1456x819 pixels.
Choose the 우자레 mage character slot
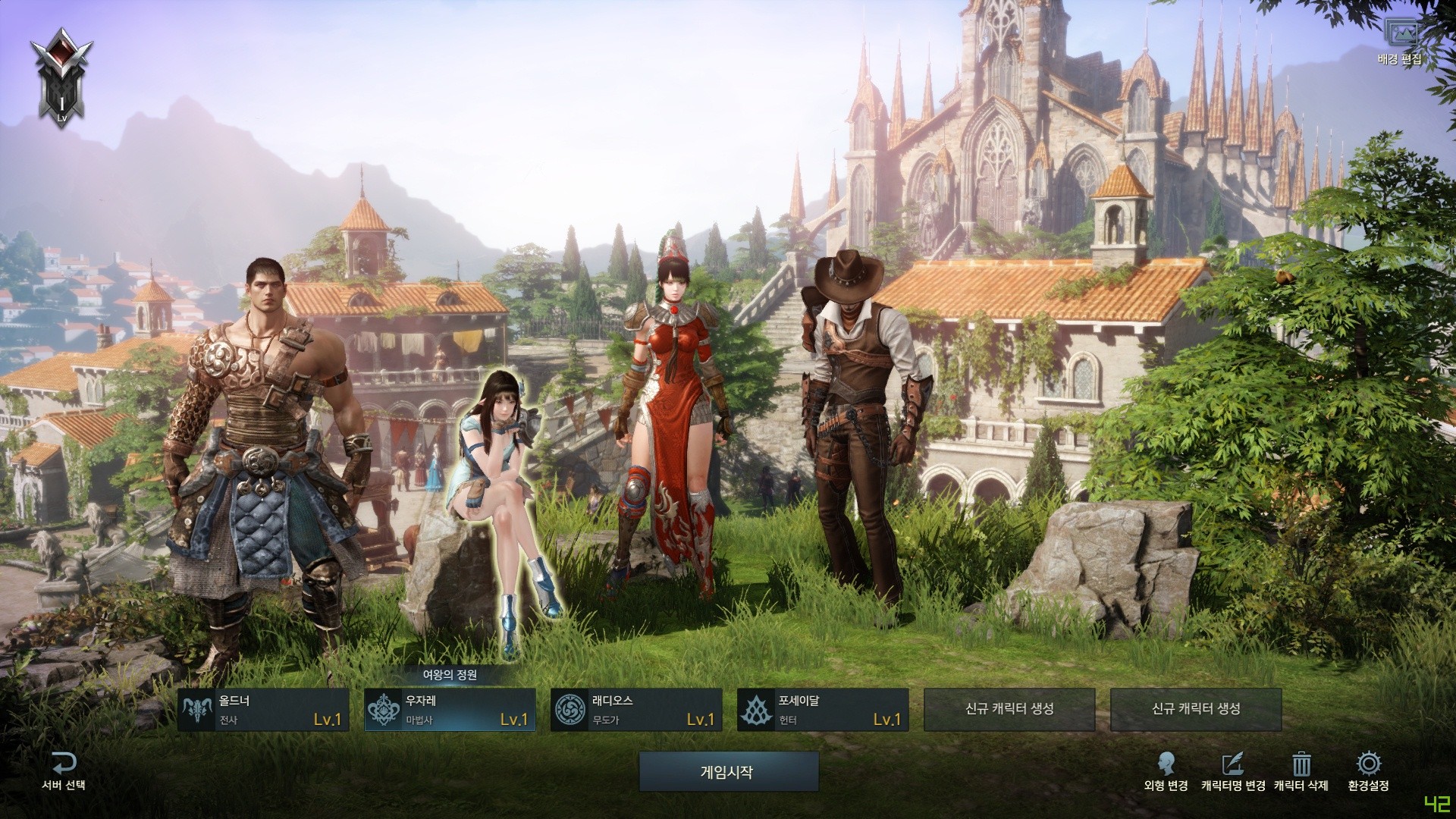click(450, 710)
